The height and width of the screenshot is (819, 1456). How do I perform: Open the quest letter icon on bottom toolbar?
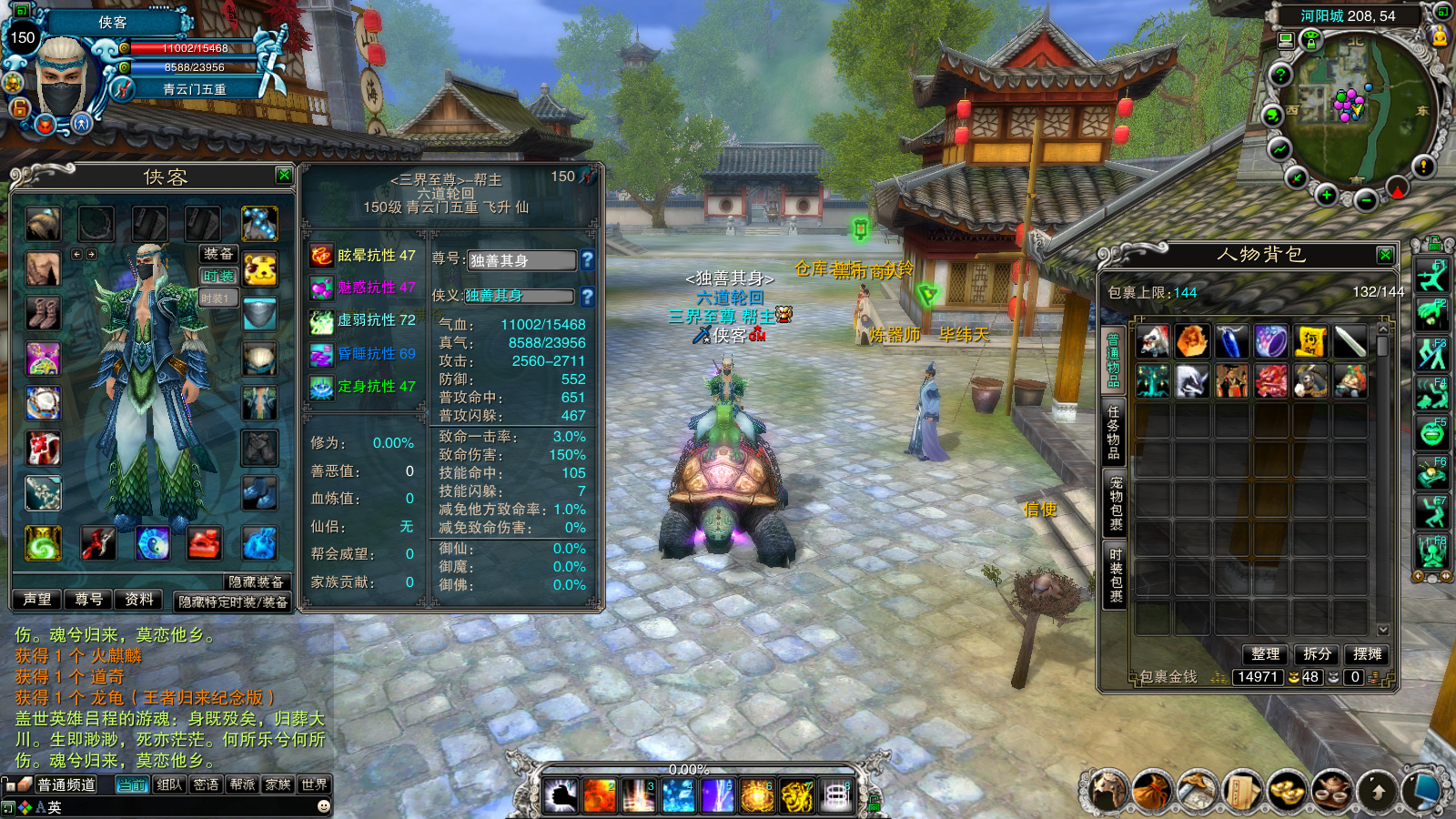pyautogui.click(x=1242, y=790)
